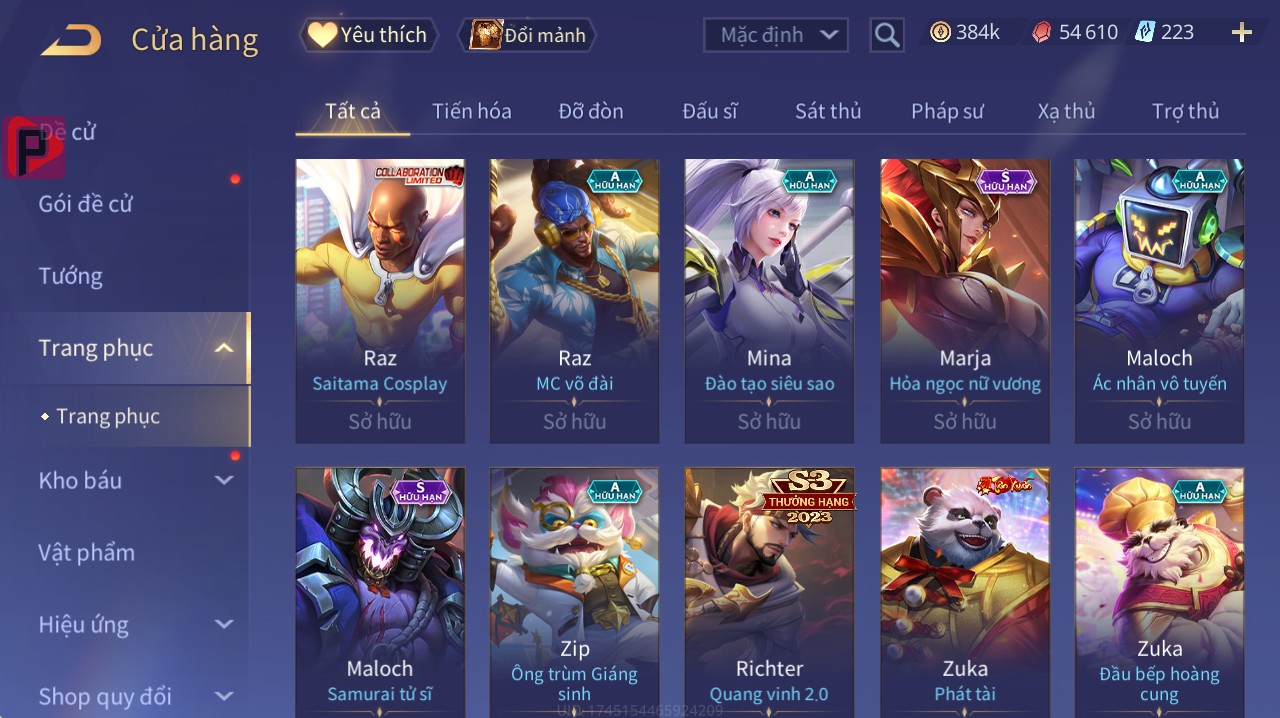Open the Gói đề cử menu
Screen dimensions: 1280x718
tap(86, 204)
